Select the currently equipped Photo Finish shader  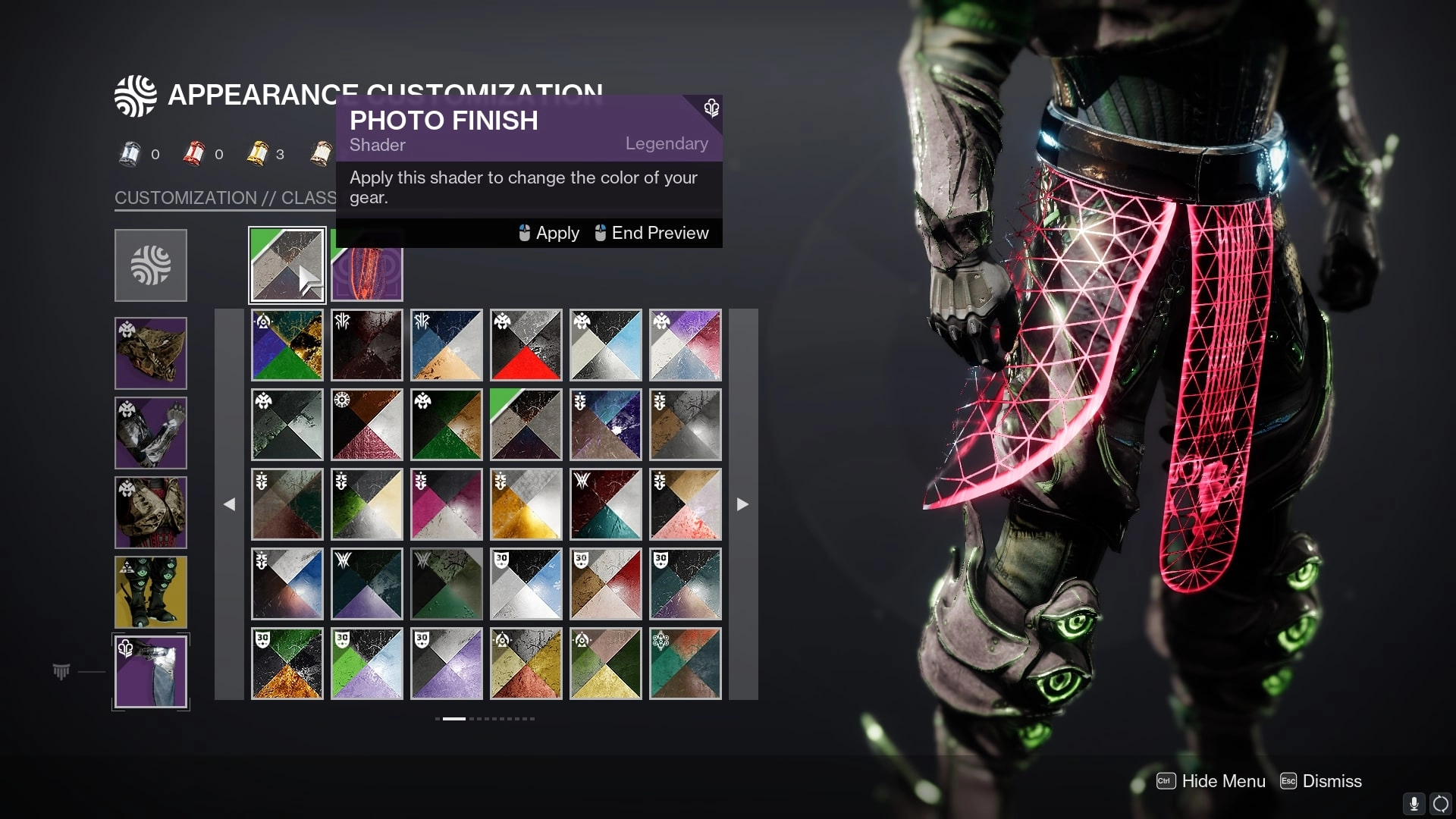(x=287, y=265)
